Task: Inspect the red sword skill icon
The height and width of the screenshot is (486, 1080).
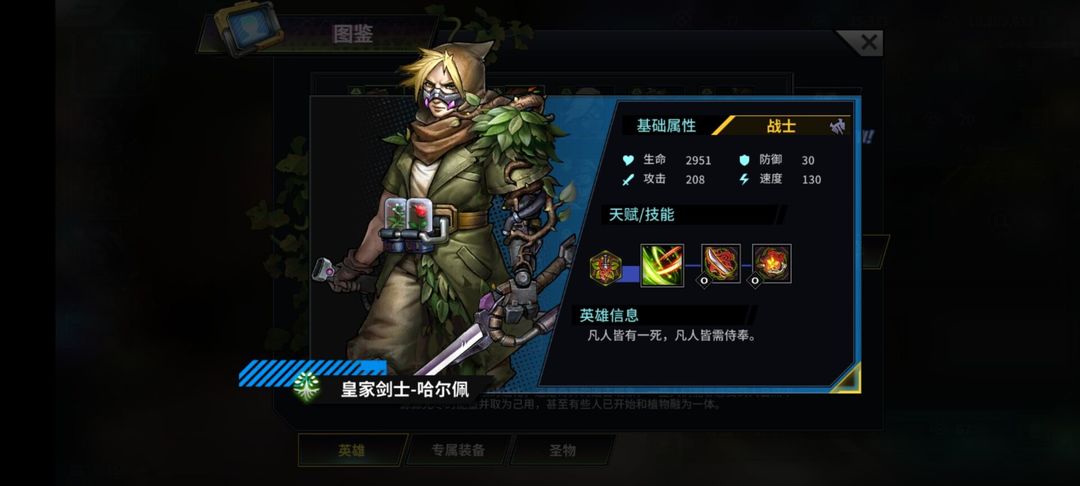Action: point(720,264)
